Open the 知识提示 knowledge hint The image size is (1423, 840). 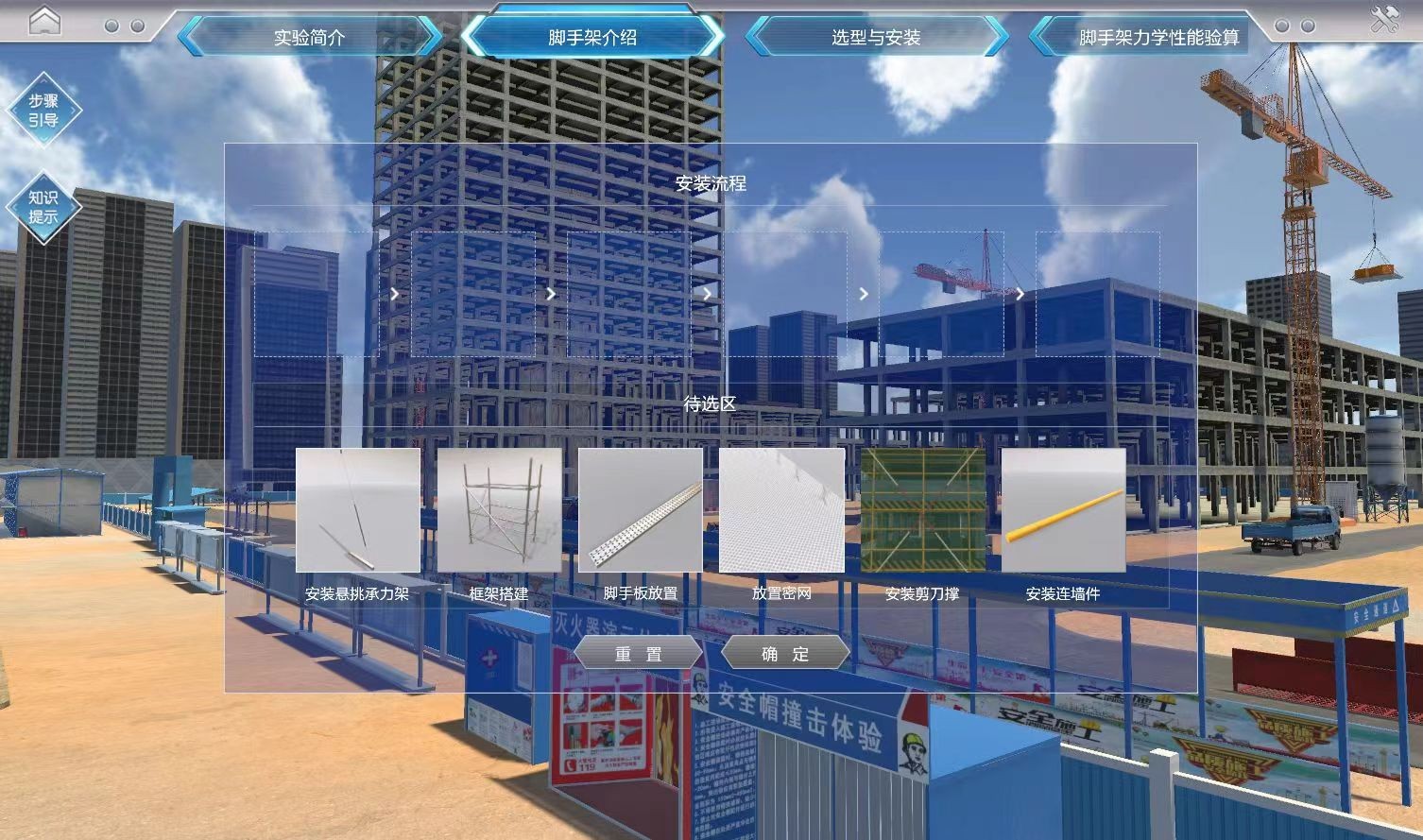(43, 207)
